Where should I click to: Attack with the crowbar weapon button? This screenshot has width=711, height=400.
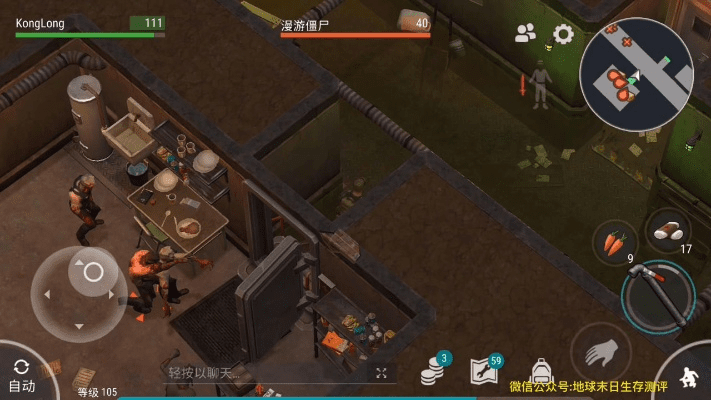point(659,294)
